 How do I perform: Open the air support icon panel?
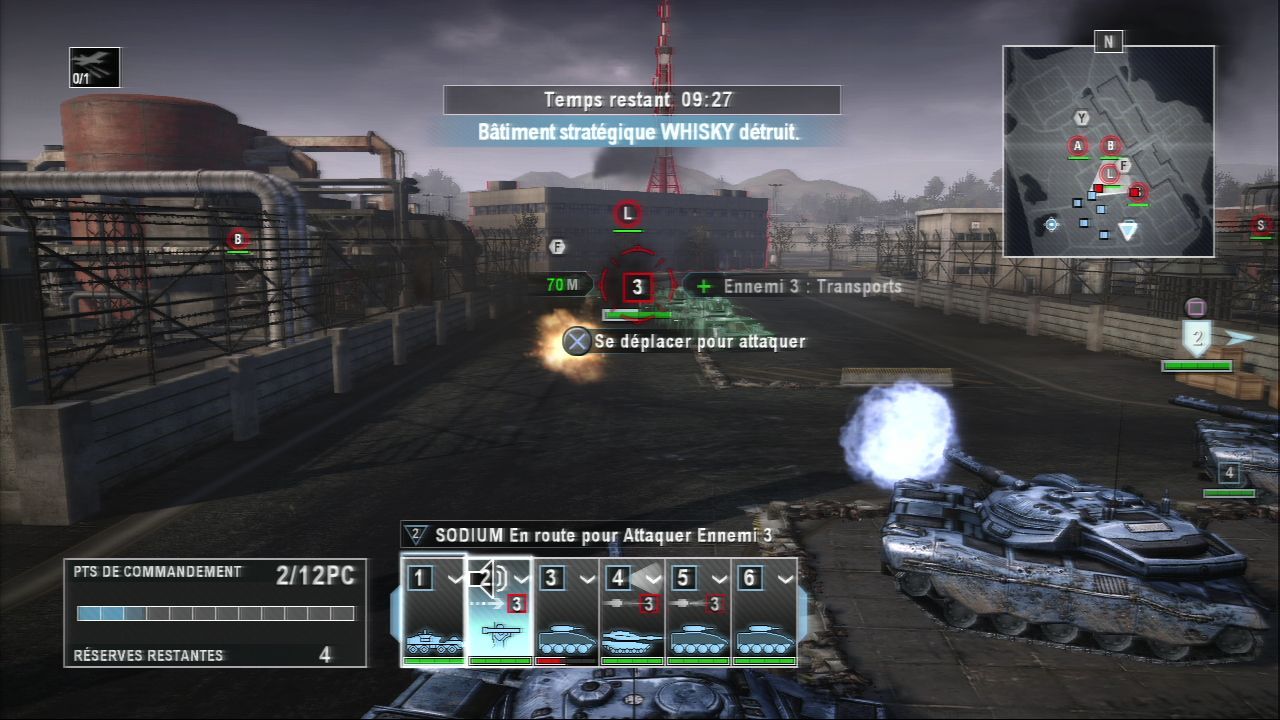pos(95,67)
